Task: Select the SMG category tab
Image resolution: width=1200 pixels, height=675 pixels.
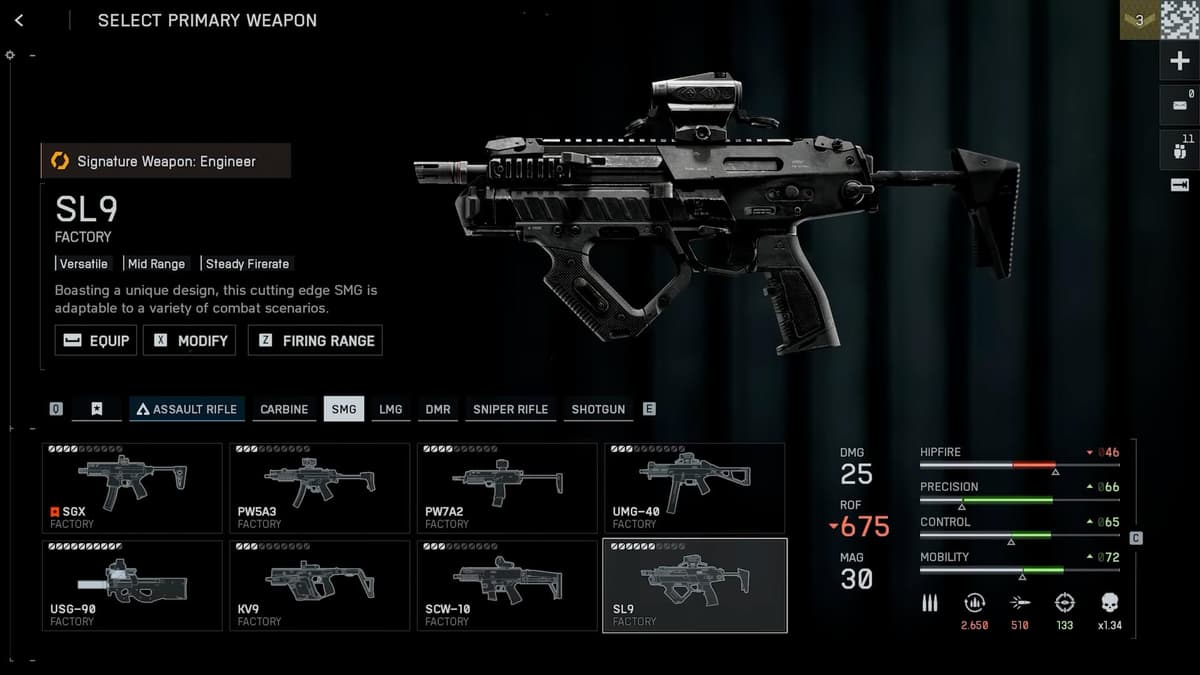Action: (344, 409)
